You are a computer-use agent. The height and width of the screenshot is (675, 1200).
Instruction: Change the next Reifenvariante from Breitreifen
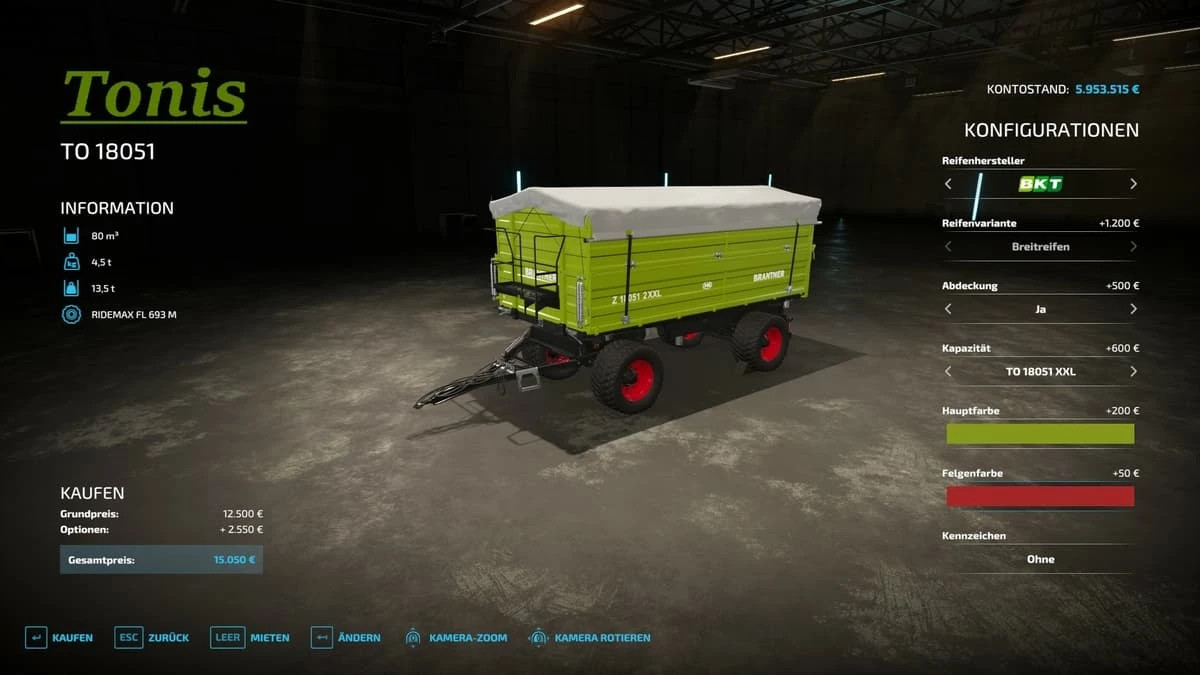pyautogui.click(x=1133, y=247)
